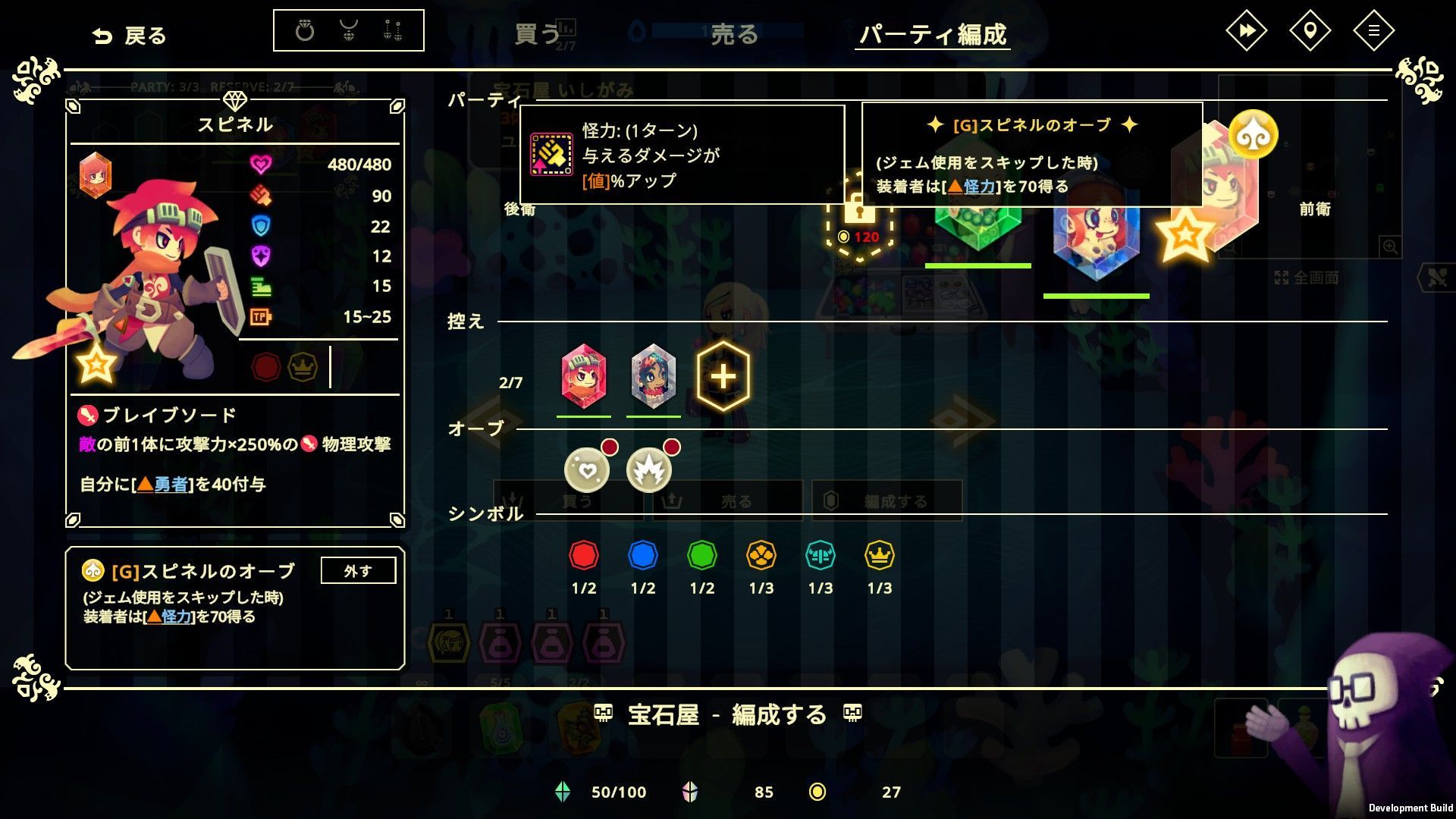
Task: Select the explosion orb icon
Action: pyautogui.click(x=648, y=469)
